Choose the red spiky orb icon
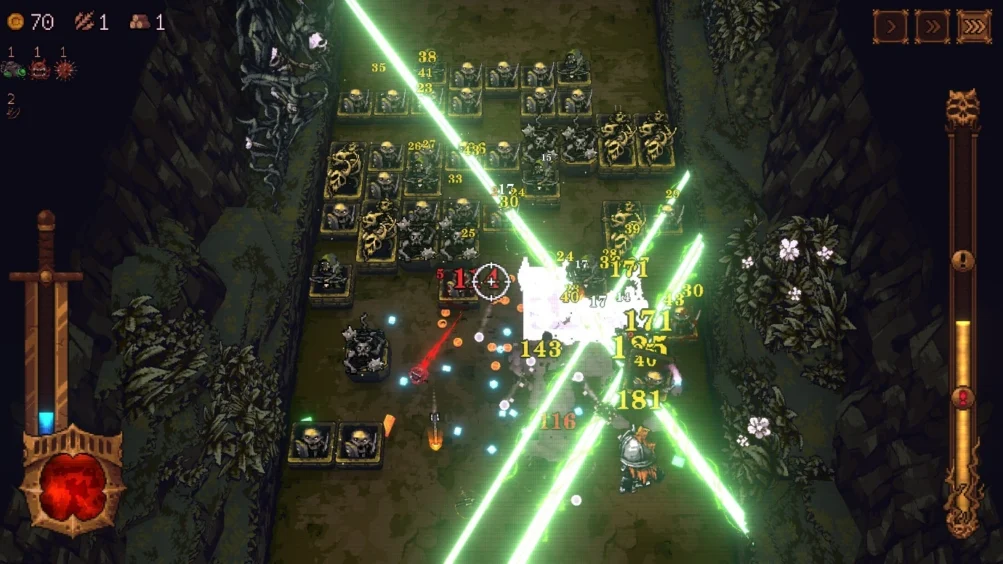The image size is (1003, 564). pyautogui.click(x=64, y=70)
